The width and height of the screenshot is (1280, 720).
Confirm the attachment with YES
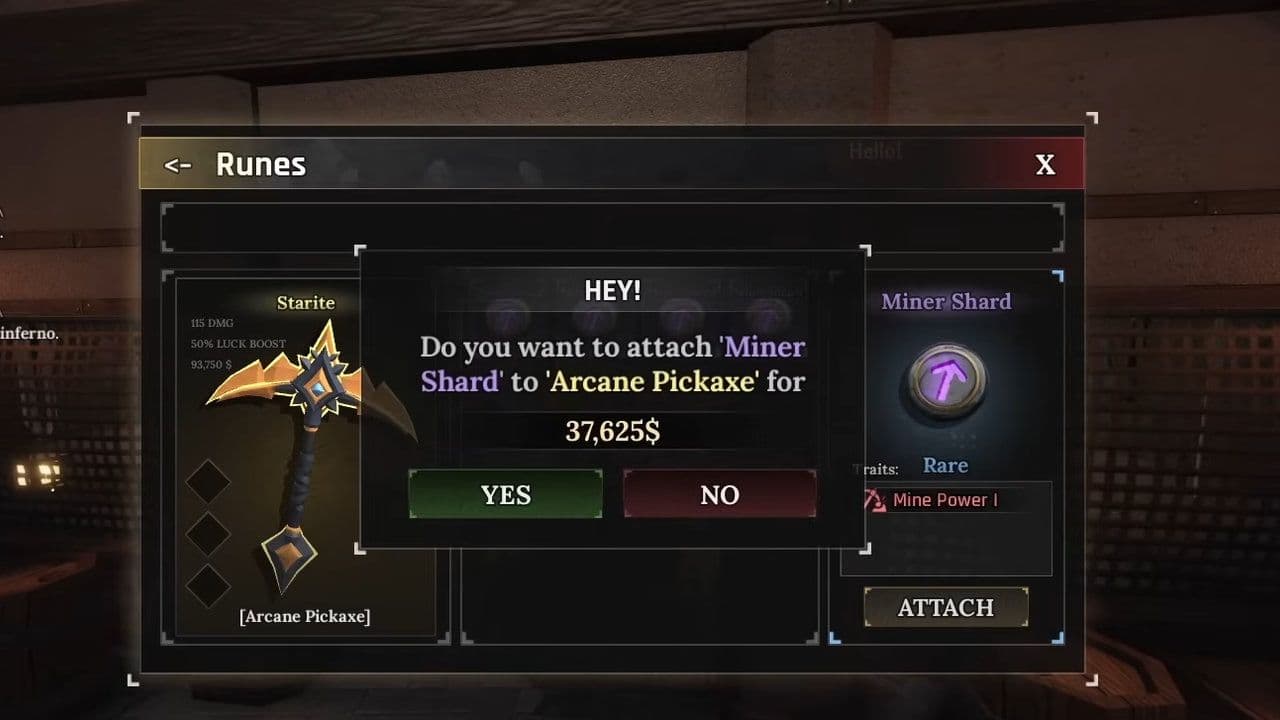pyautogui.click(x=505, y=494)
